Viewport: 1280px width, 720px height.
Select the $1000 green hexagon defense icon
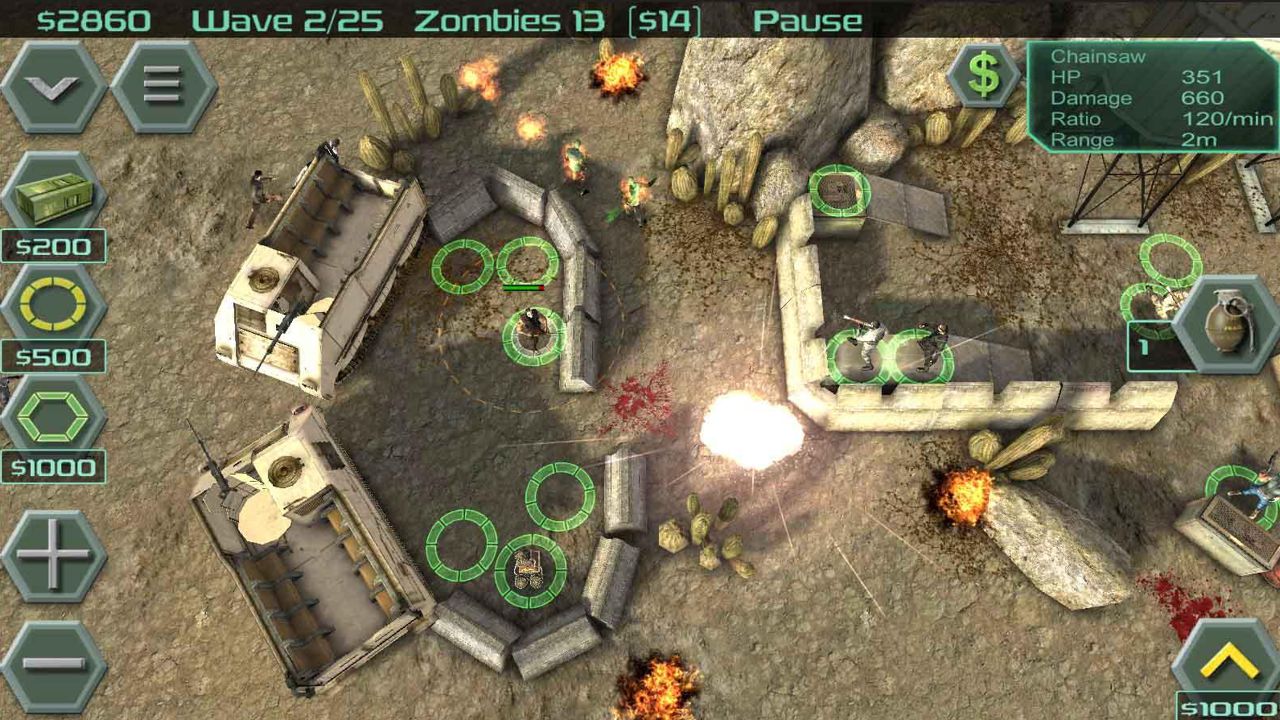(52, 418)
